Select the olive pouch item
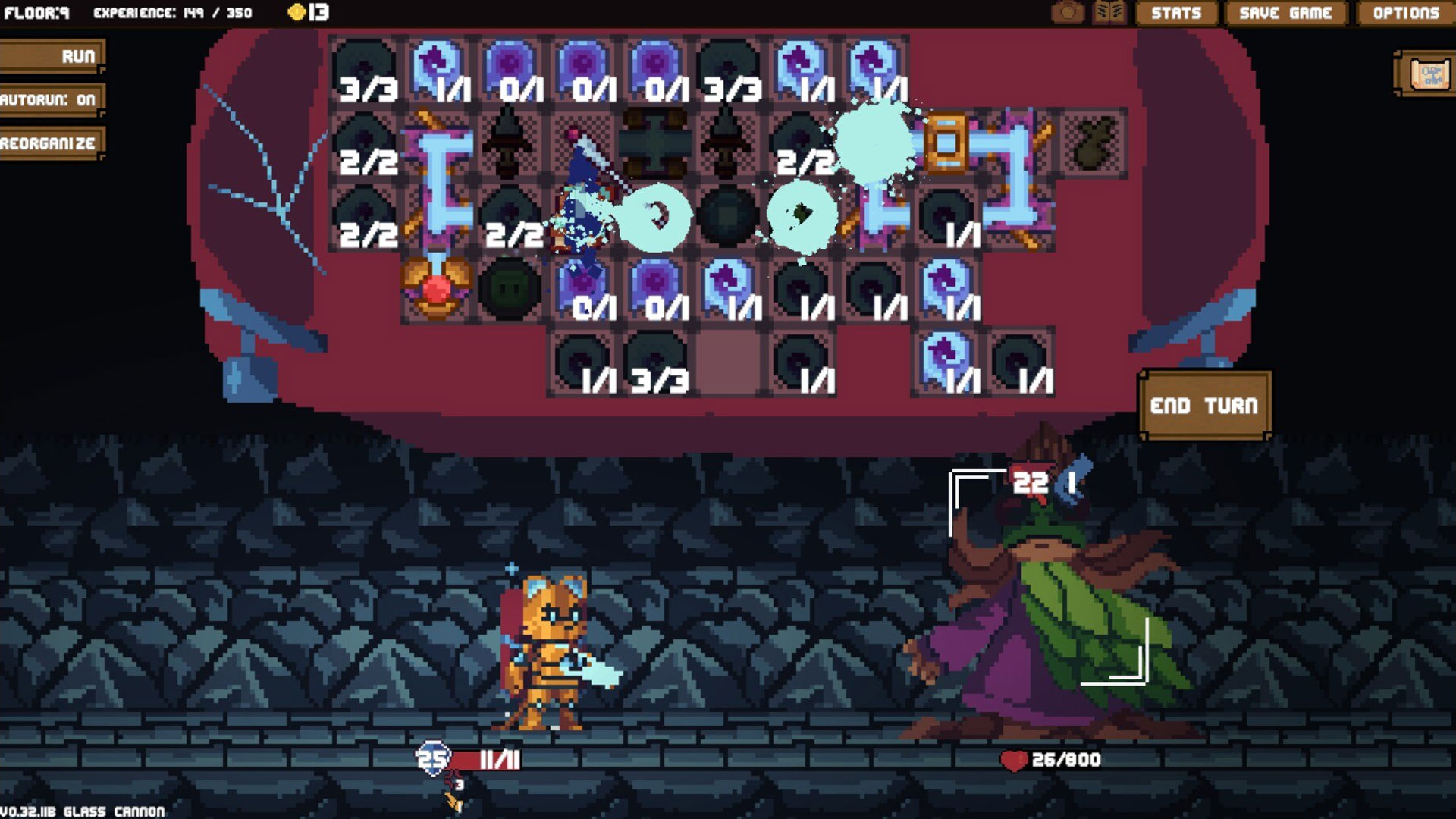The height and width of the screenshot is (819, 1456). pos(1091,143)
